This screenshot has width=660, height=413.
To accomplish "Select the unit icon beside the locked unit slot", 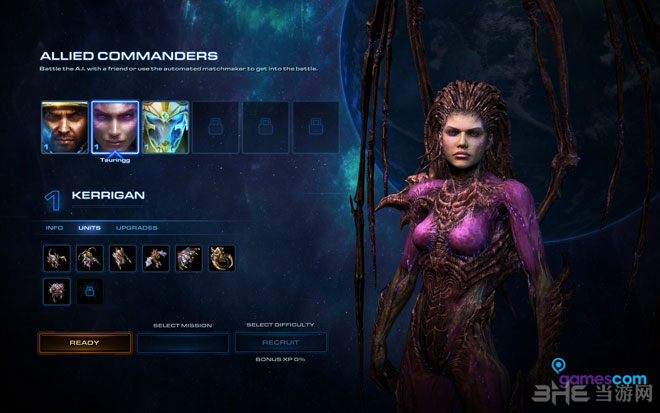I will pyautogui.click(x=57, y=292).
